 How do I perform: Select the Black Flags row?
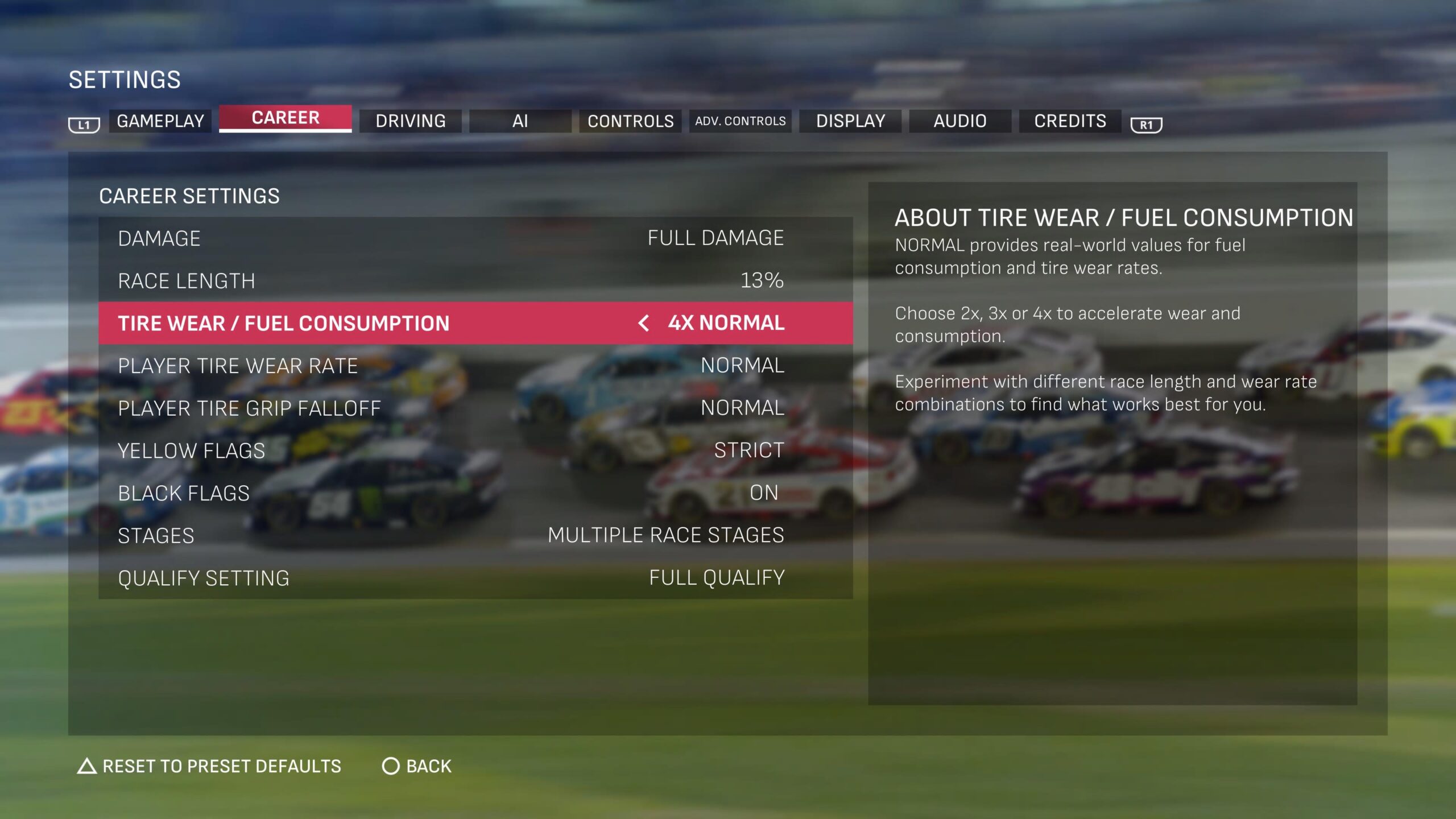(475, 493)
